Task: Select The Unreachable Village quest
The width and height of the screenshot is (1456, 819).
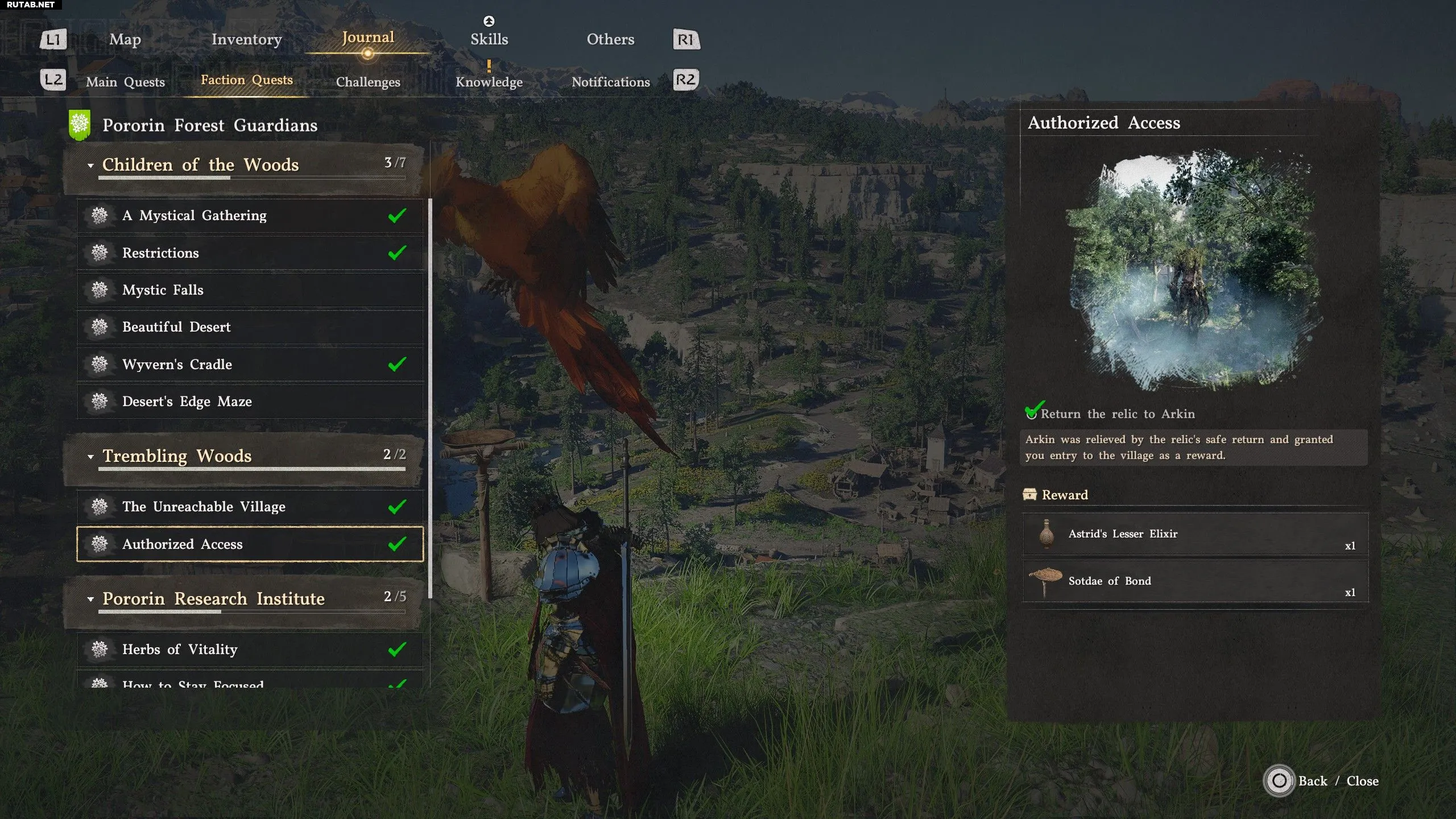Action: click(x=250, y=507)
